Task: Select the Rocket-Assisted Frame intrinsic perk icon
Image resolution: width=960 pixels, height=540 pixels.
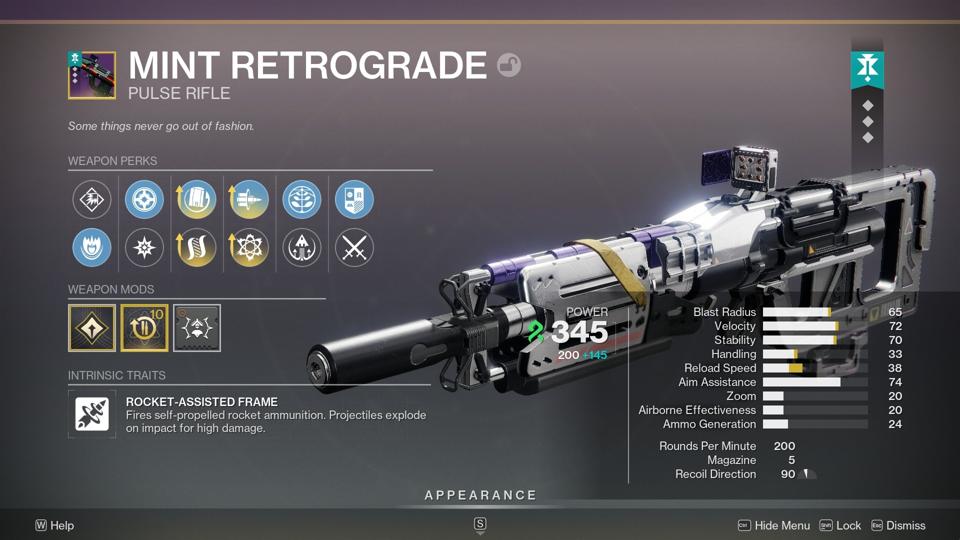Action: 92,414
